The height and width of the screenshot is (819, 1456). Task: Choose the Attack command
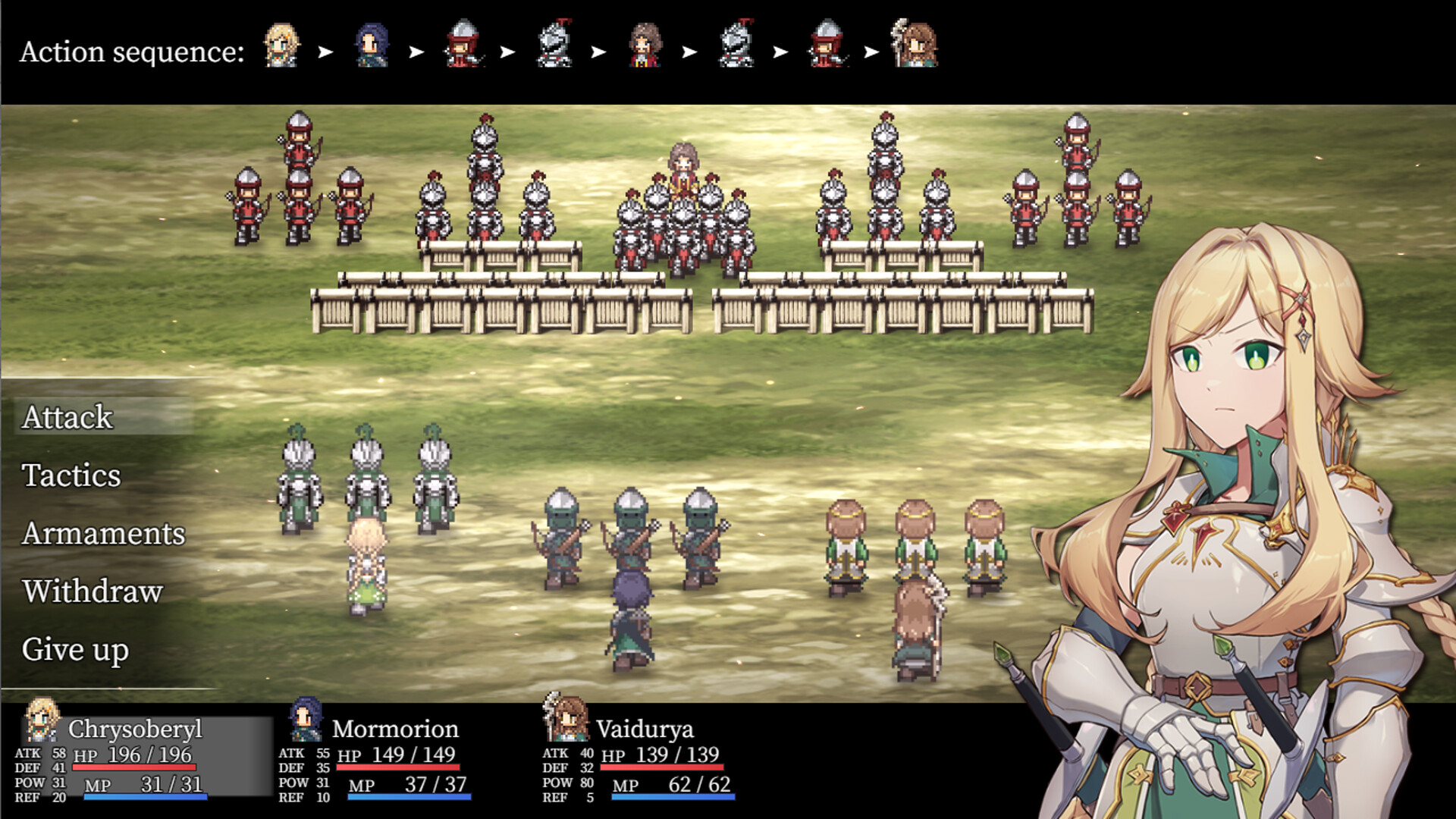click(67, 418)
